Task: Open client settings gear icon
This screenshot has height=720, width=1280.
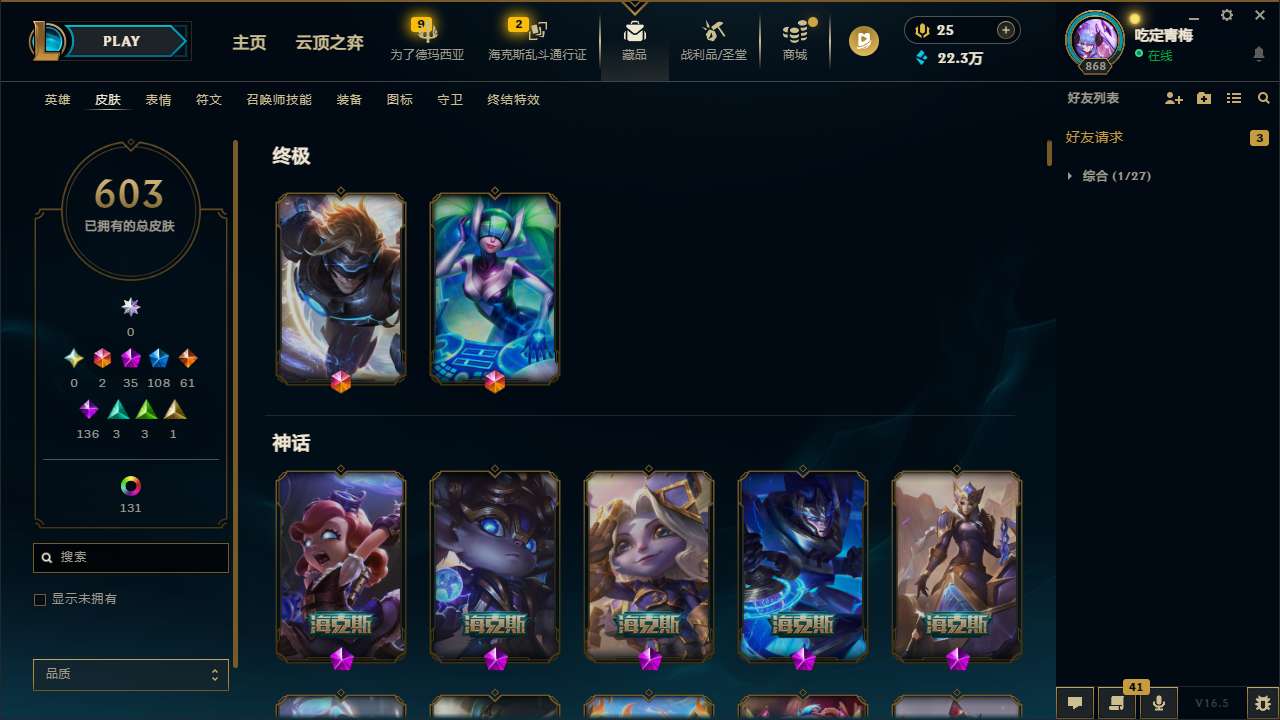Action: click(1226, 15)
